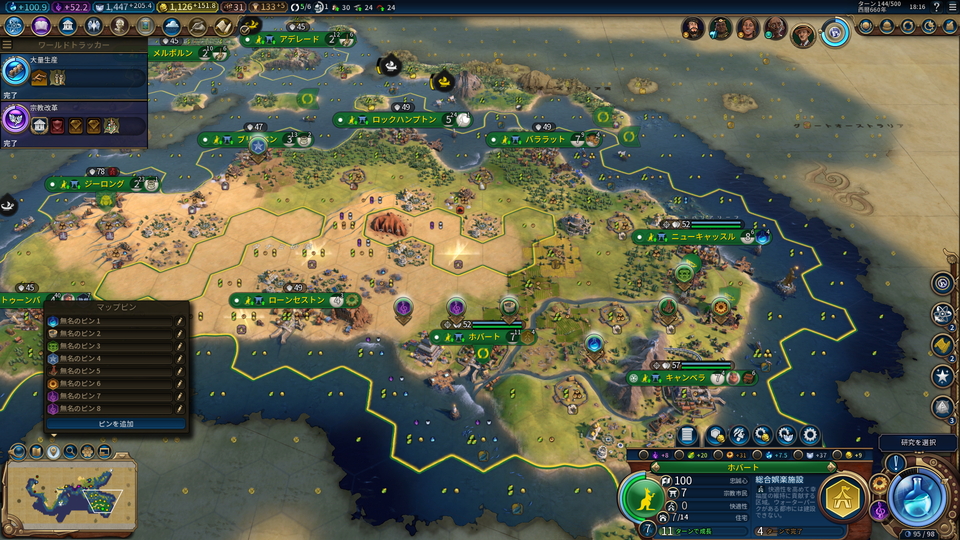
Task: Click the ピンを追加 (add pin) button
Action: coord(115,424)
